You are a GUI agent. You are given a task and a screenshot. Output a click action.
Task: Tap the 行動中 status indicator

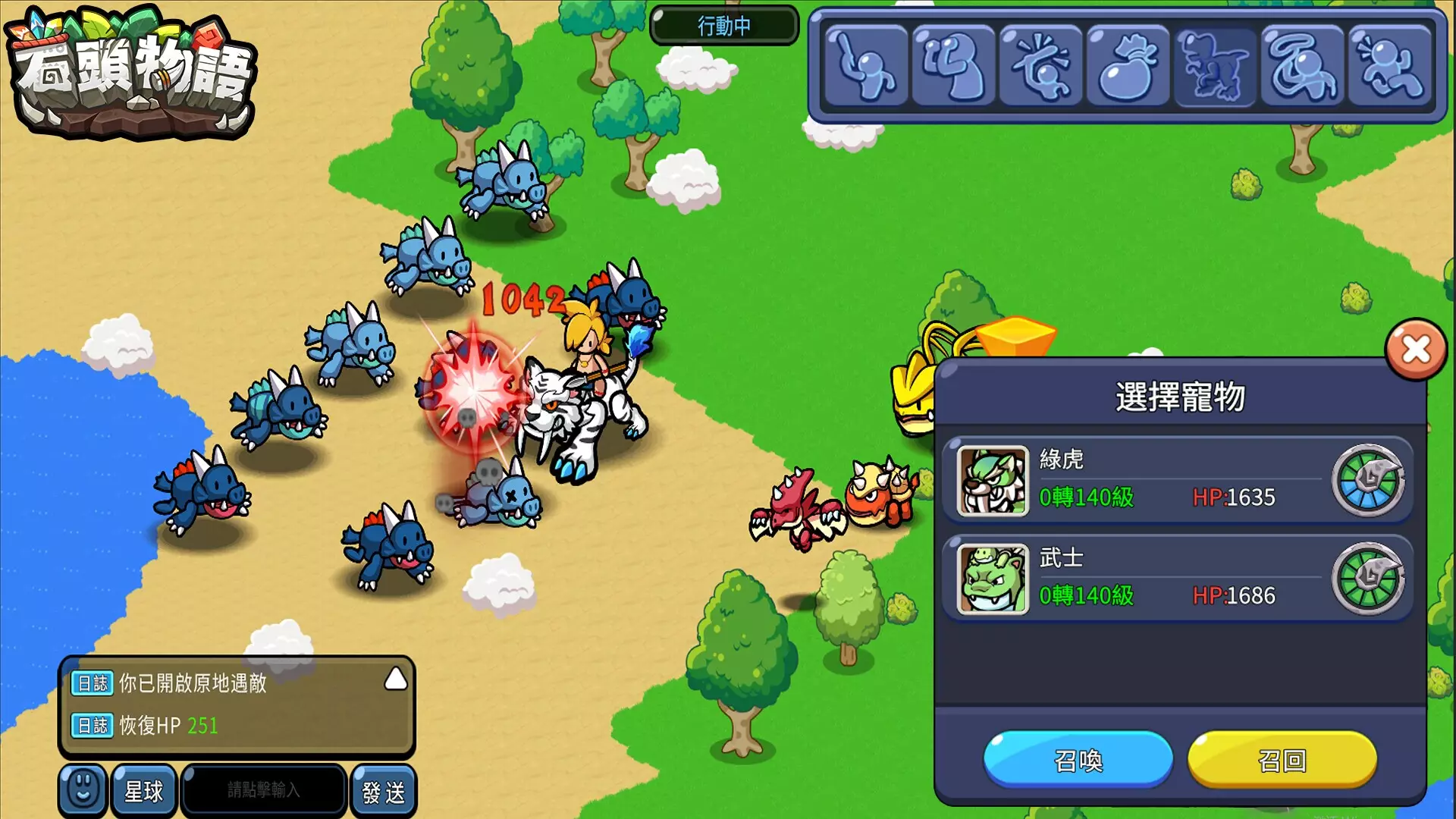(724, 26)
